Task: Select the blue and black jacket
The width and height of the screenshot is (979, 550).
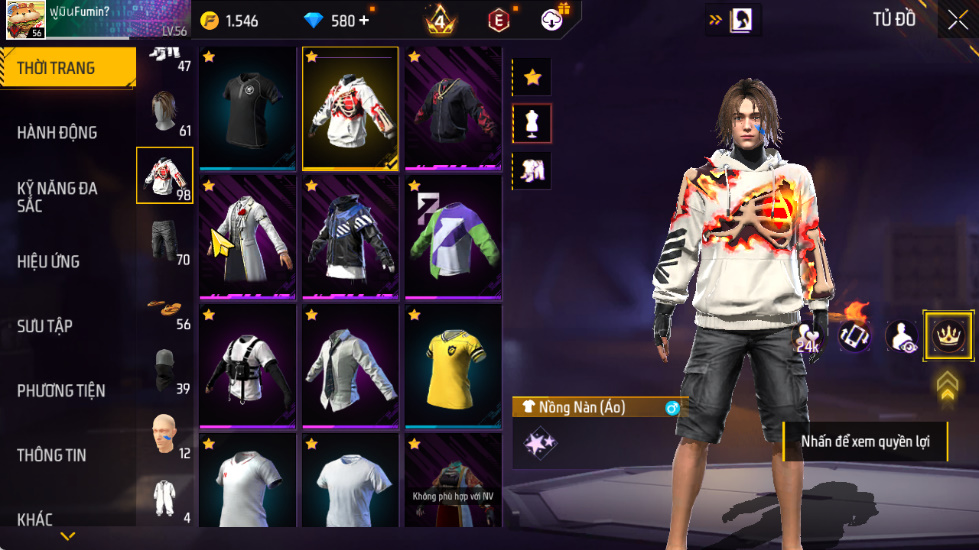Action: tap(350, 237)
